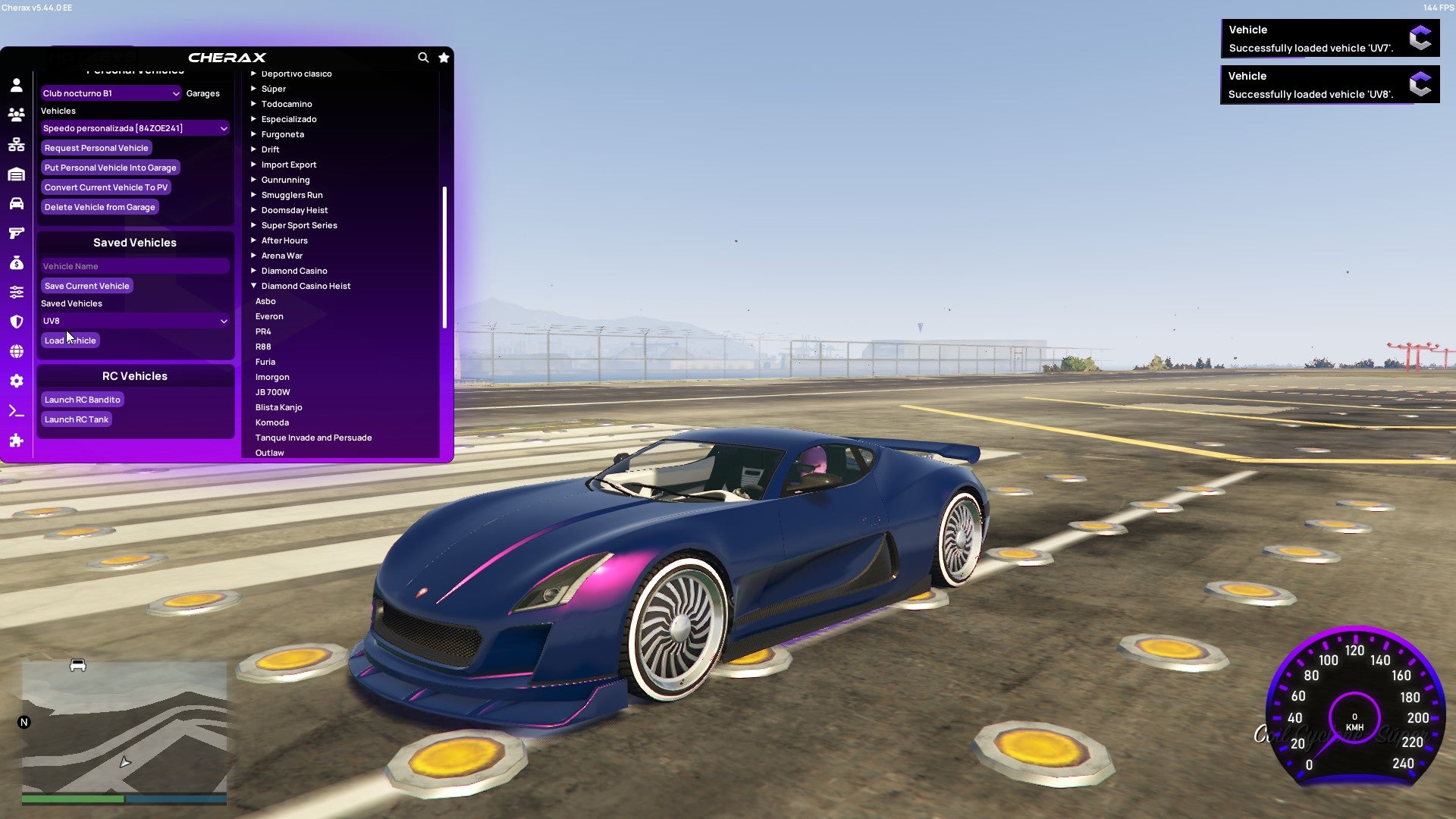Click the vehicle car icon in sidebar

click(17, 203)
